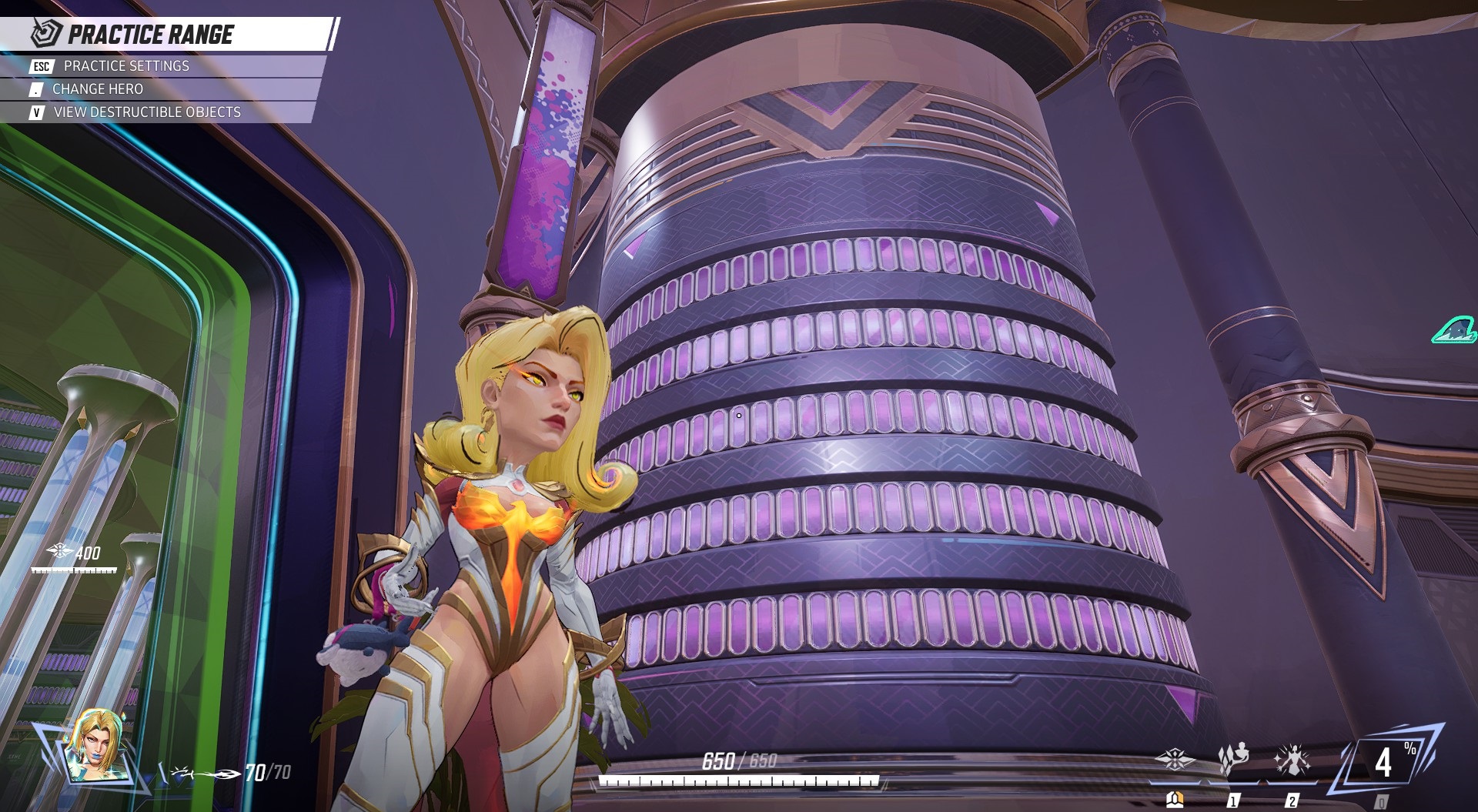Screen dimensions: 1478x812
Task: Click the teal ping marker icon
Action: 1454,330
